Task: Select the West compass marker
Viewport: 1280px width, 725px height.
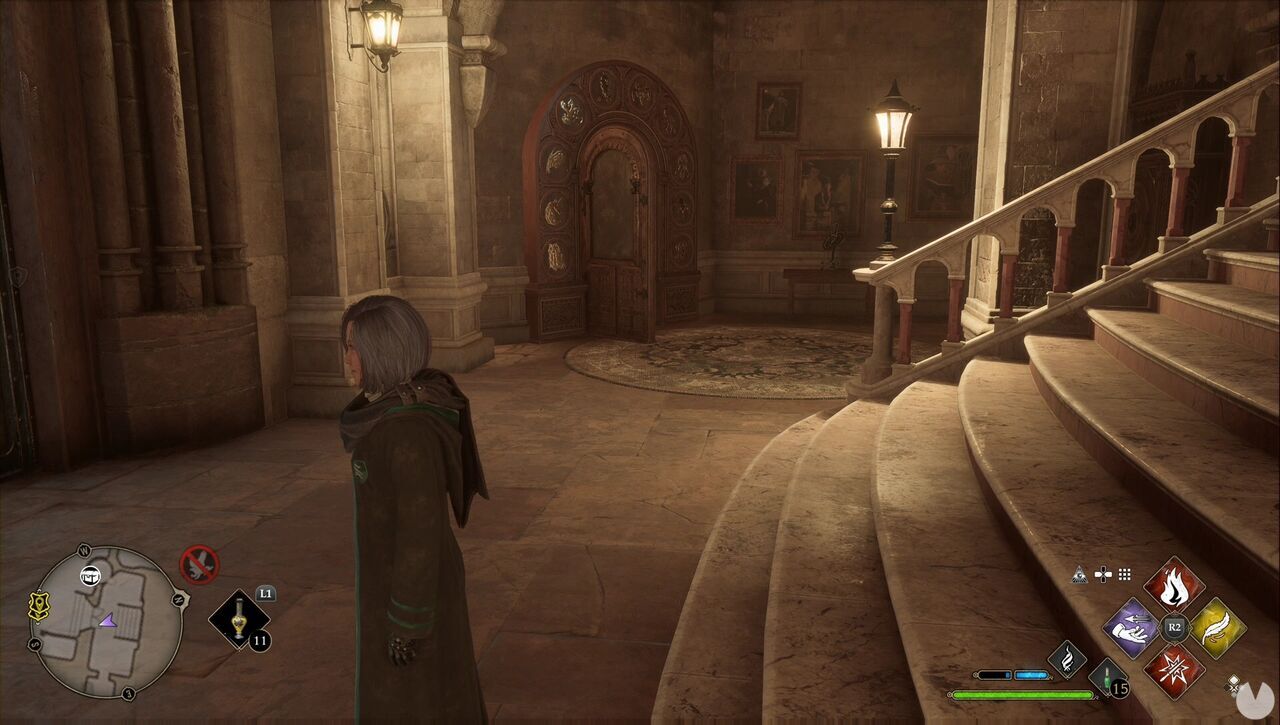Action: click(85, 549)
